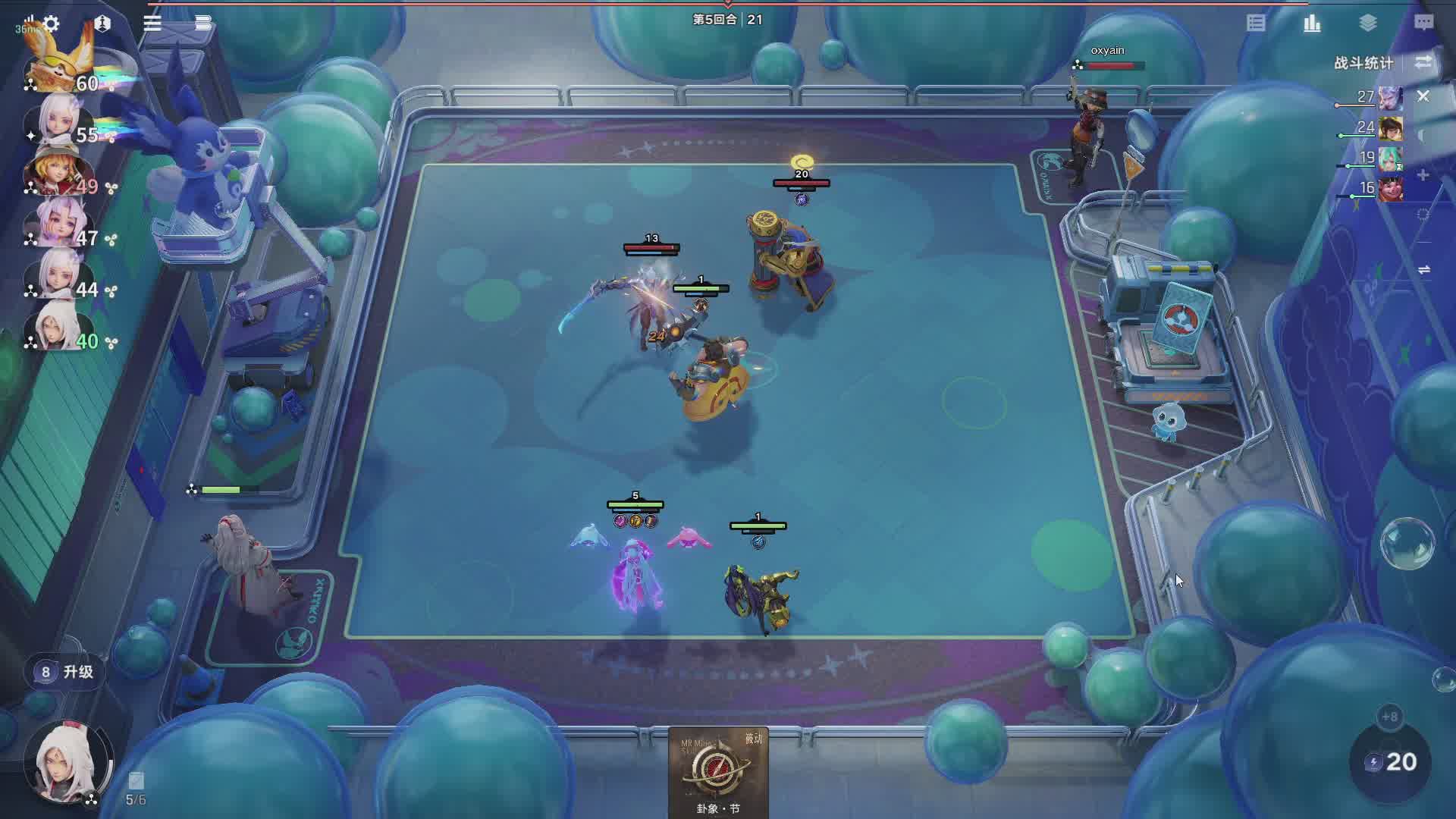Open the stacked layers icon

click(1368, 24)
